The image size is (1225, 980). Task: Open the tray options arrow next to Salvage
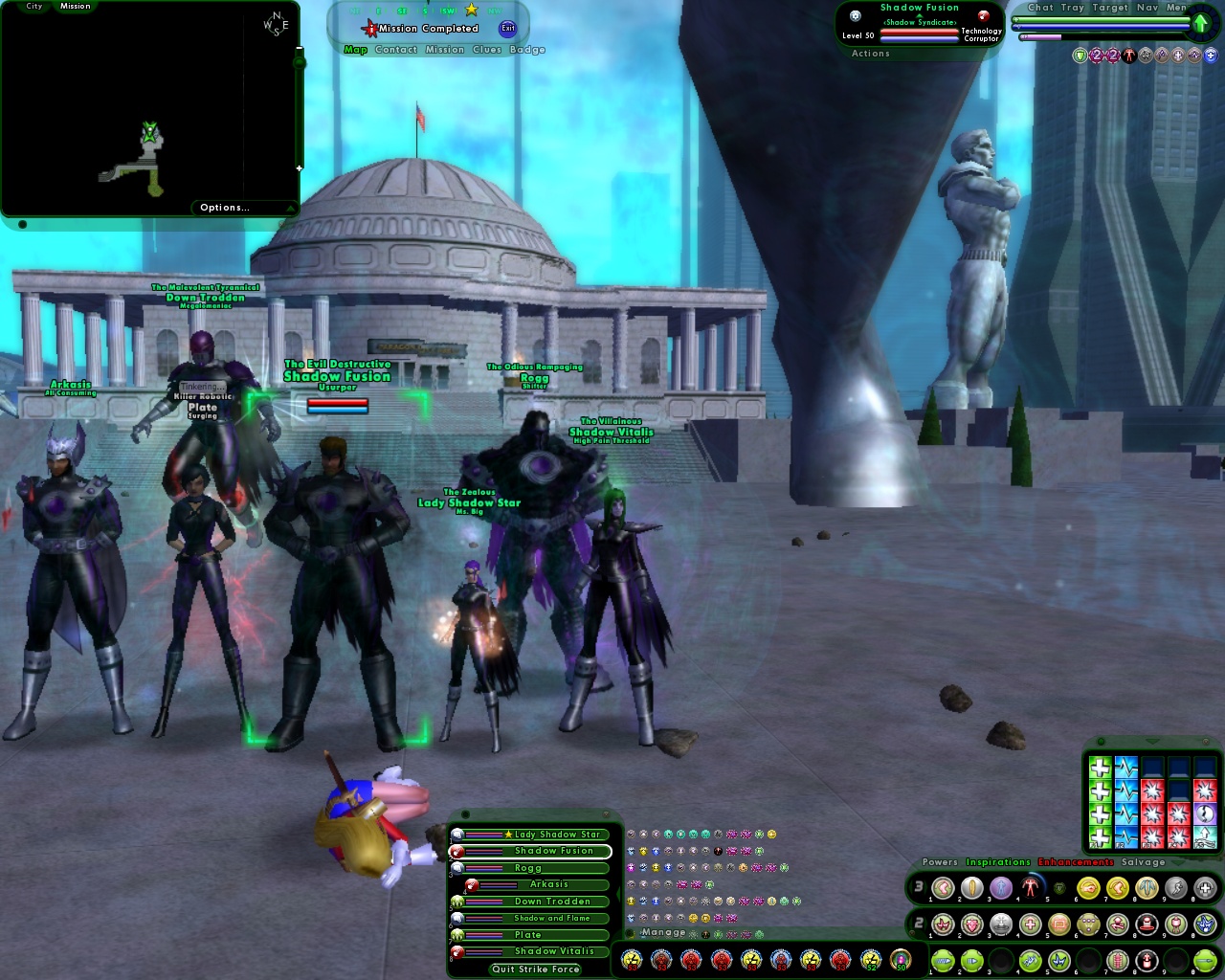[1178, 862]
